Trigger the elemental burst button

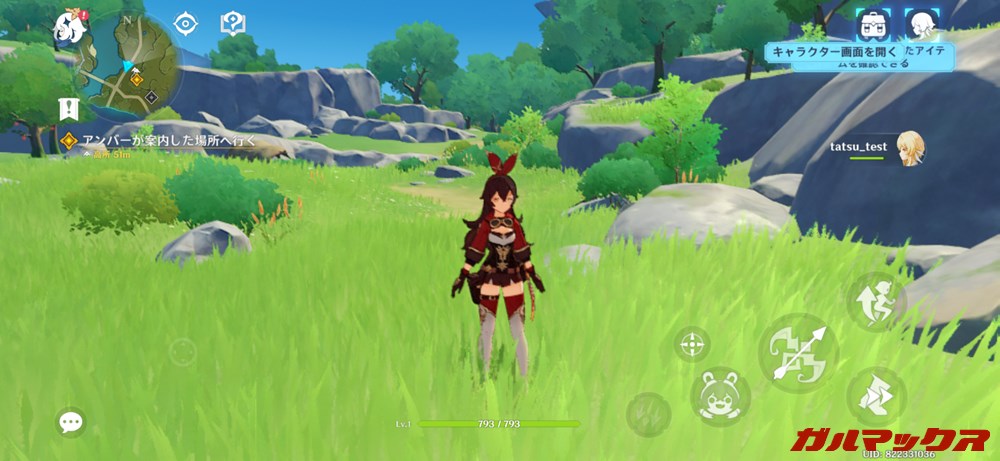click(x=649, y=411)
